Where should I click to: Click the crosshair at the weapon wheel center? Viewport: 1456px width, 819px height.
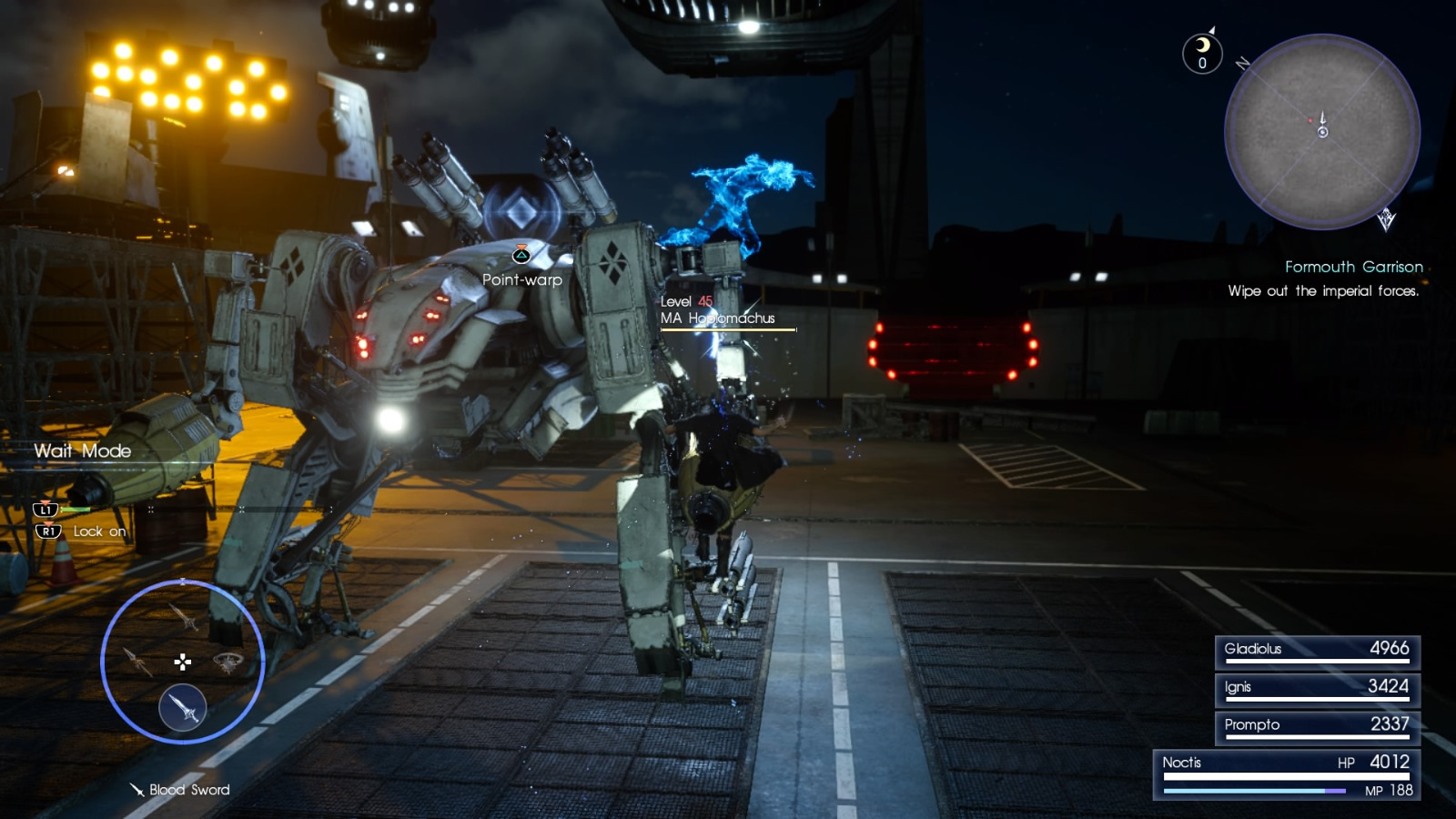[x=182, y=662]
